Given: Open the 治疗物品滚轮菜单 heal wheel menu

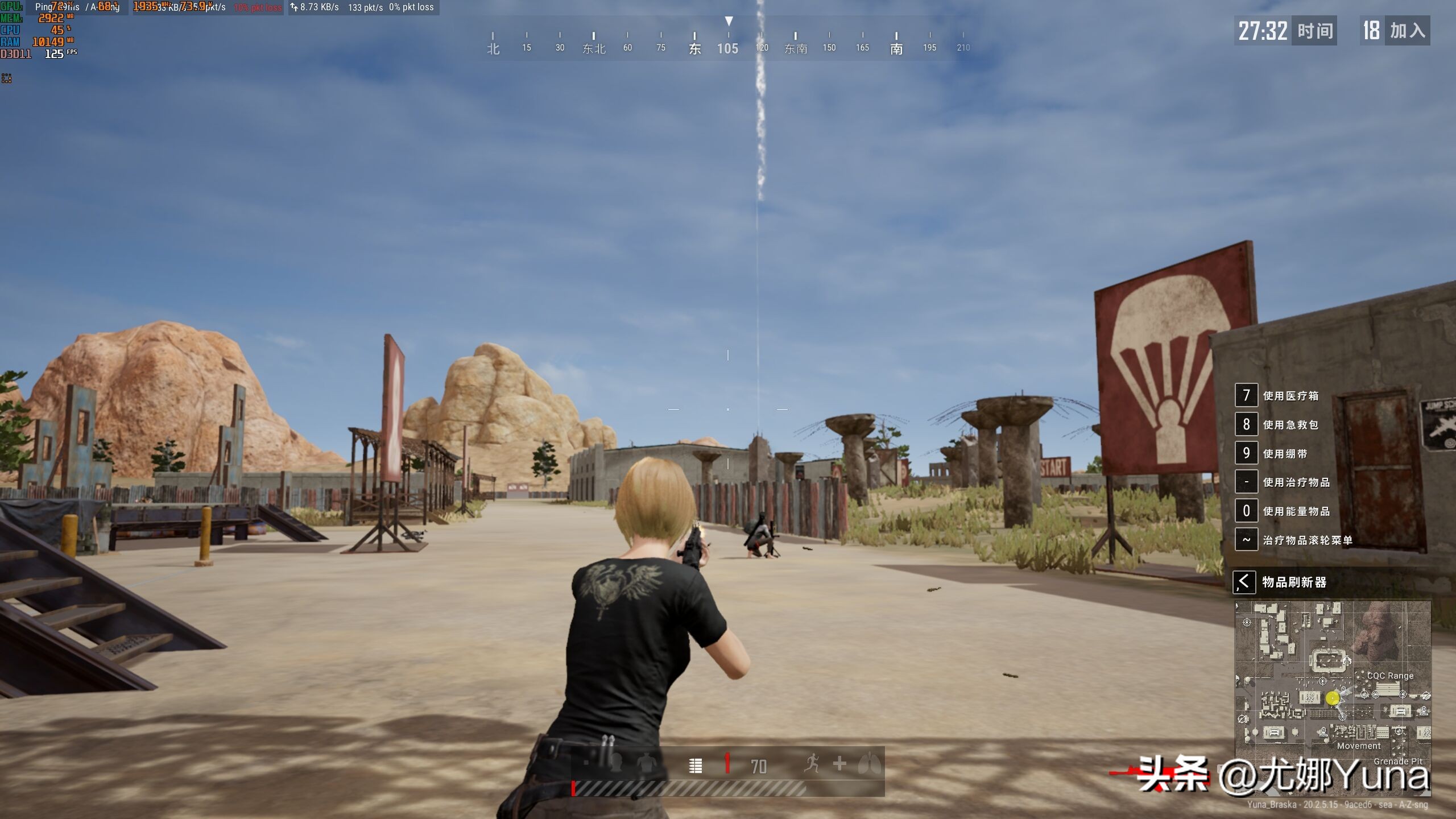Looking at the screenshot, I should [x=1307, y=540].
